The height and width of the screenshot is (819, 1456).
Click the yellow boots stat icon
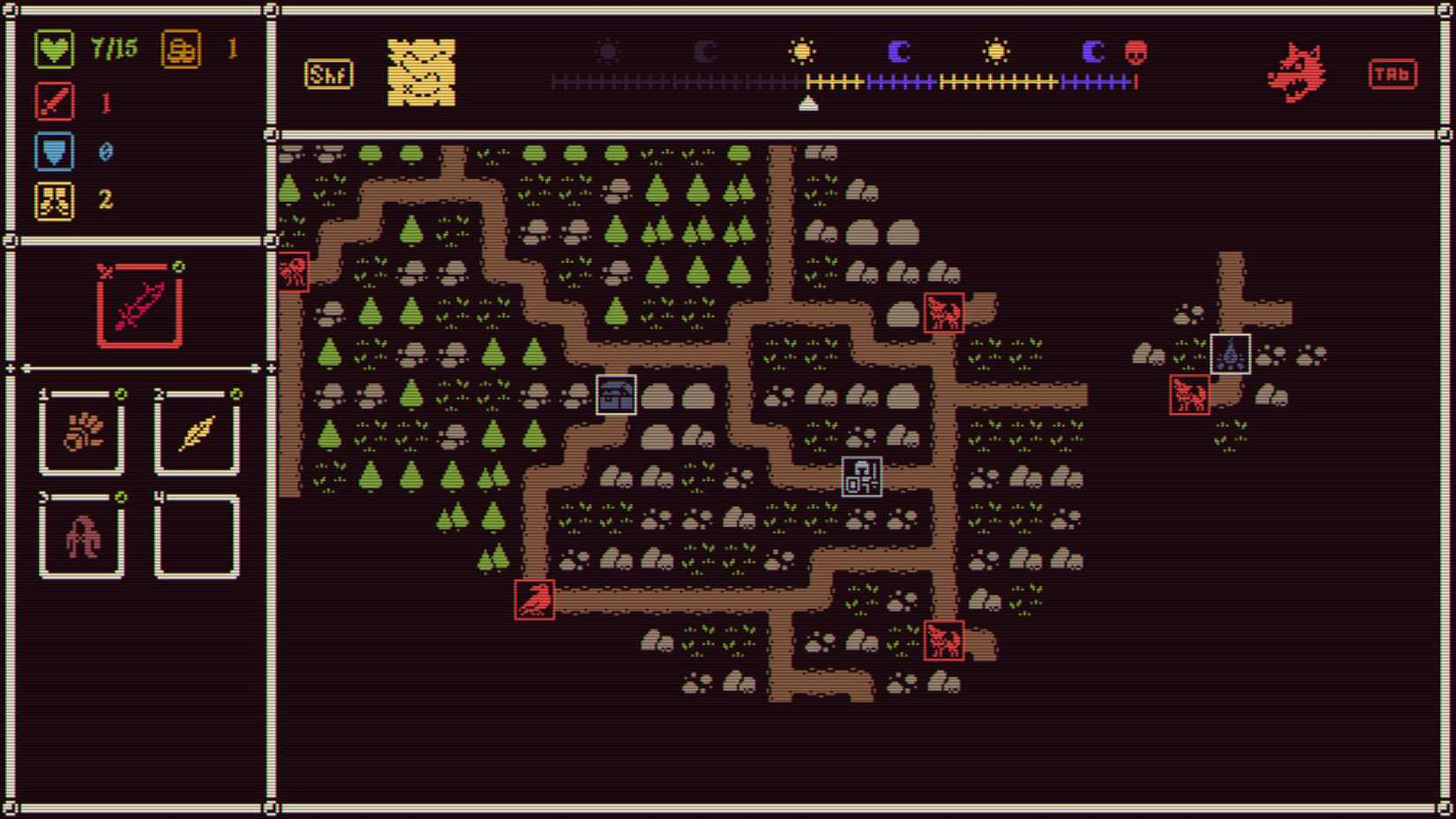click(x=55, y=200)
